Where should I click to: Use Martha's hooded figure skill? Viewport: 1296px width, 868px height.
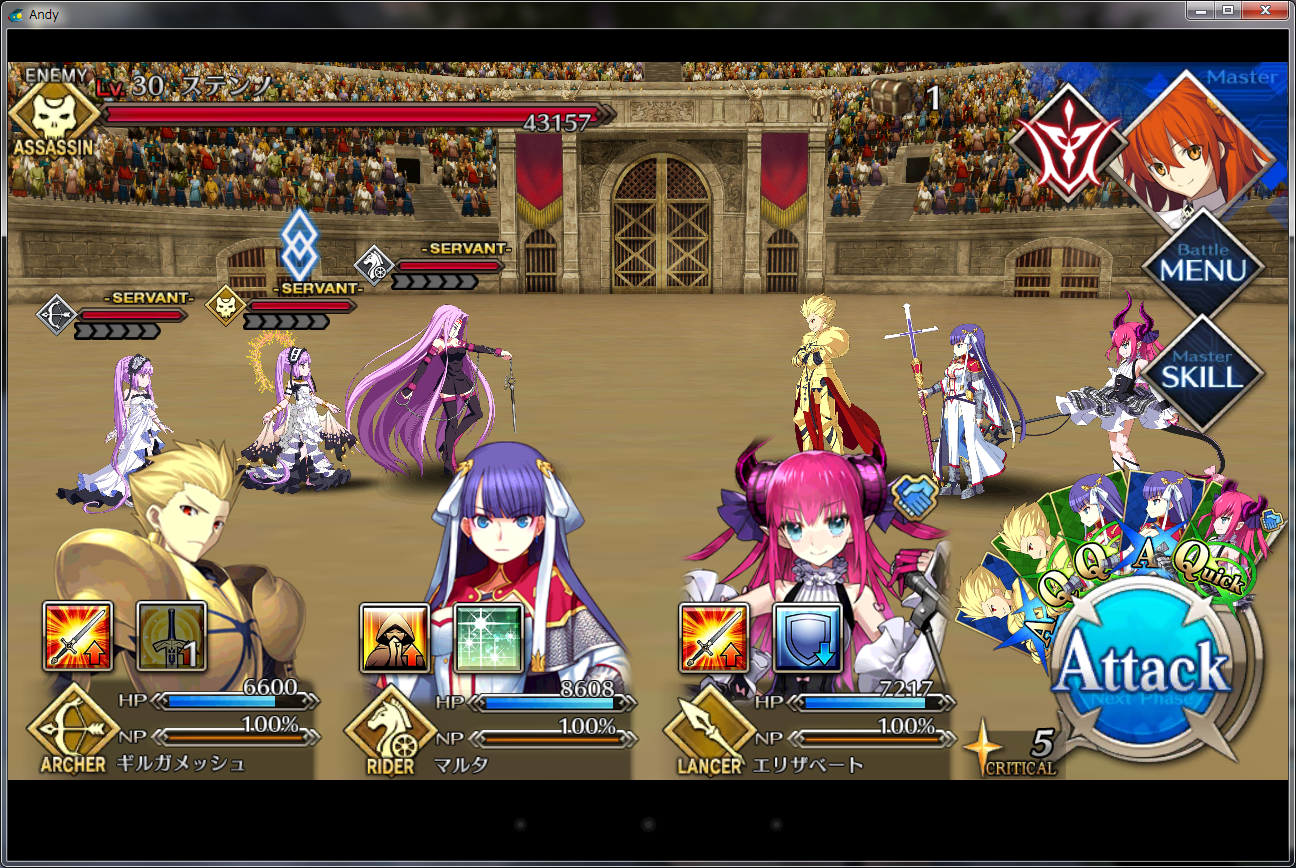pyautogui.click(x=395, y=637)
